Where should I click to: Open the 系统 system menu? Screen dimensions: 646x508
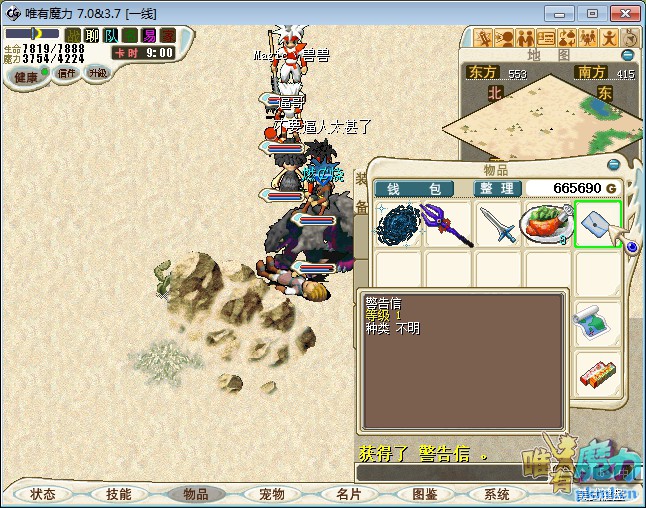click(497, 494)
